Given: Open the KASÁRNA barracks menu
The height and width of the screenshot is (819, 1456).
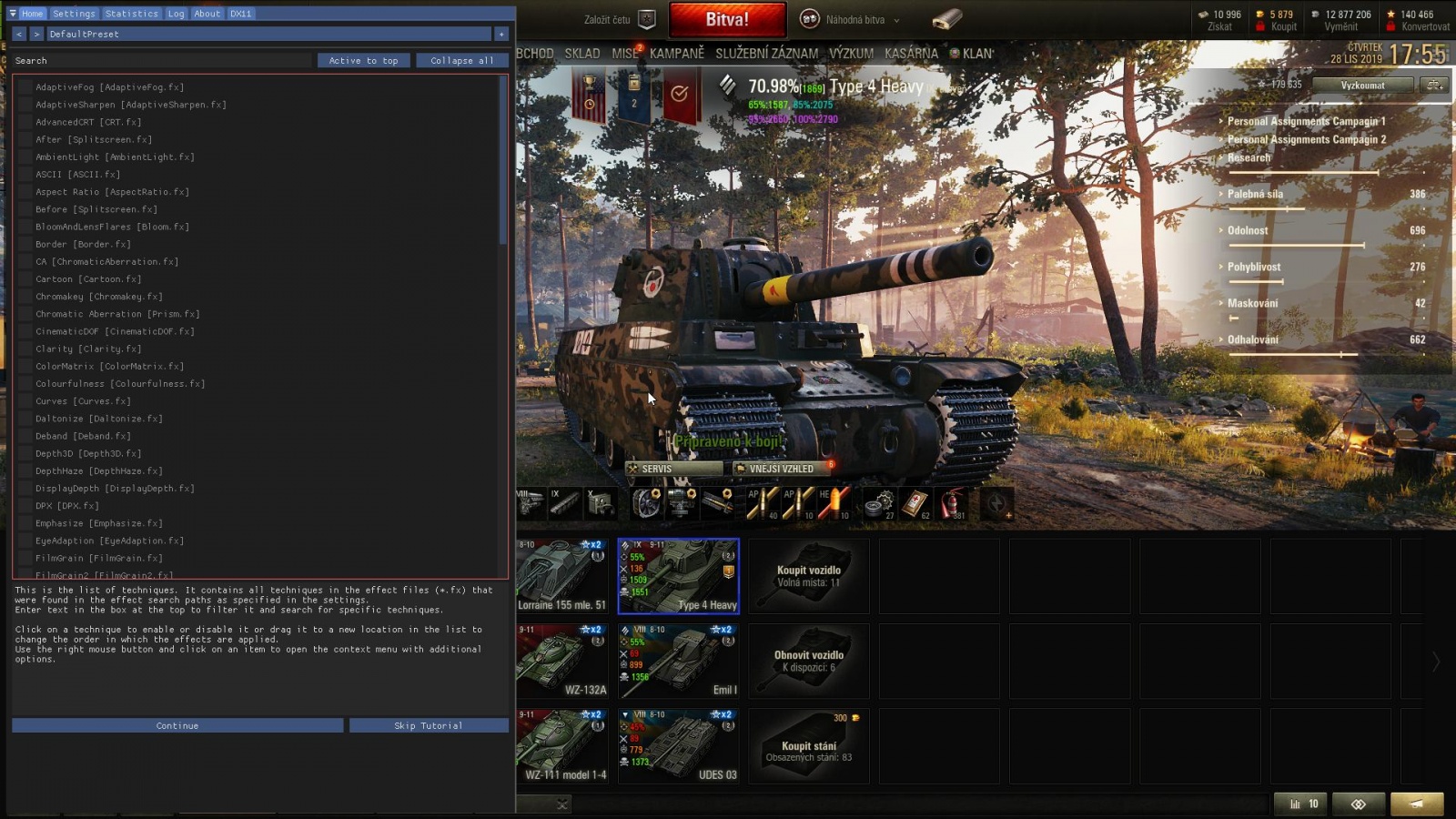Looking at the screenshot, I should click(911, 54).
